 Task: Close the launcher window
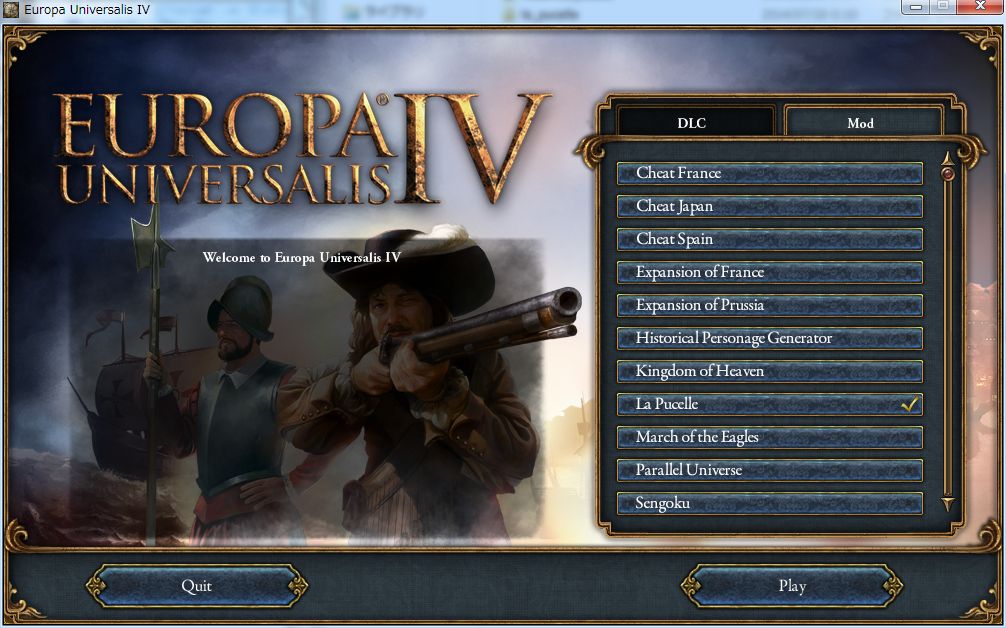[977, 7]
